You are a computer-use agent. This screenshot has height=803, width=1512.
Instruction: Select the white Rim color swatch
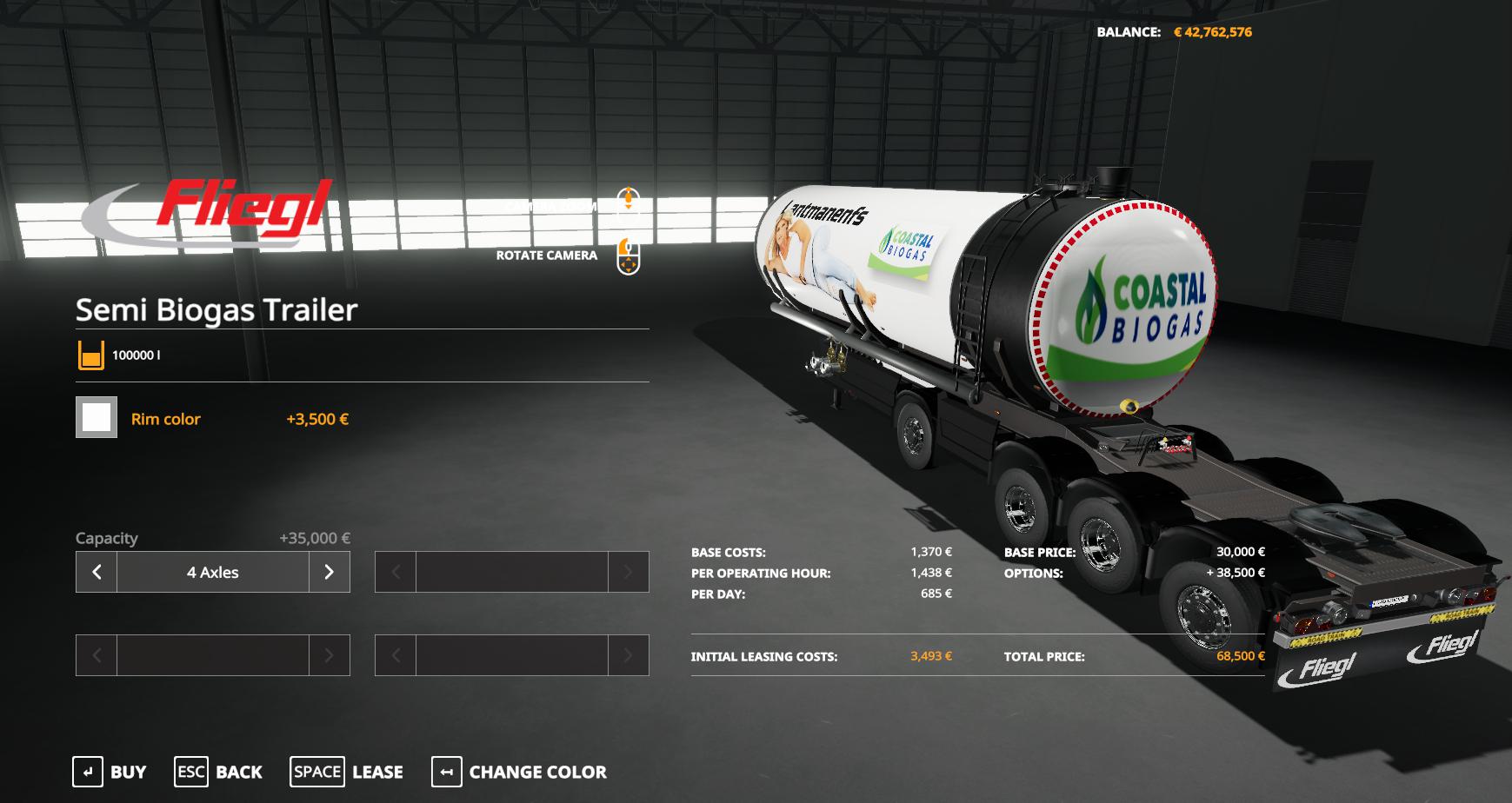click(97, 418)
